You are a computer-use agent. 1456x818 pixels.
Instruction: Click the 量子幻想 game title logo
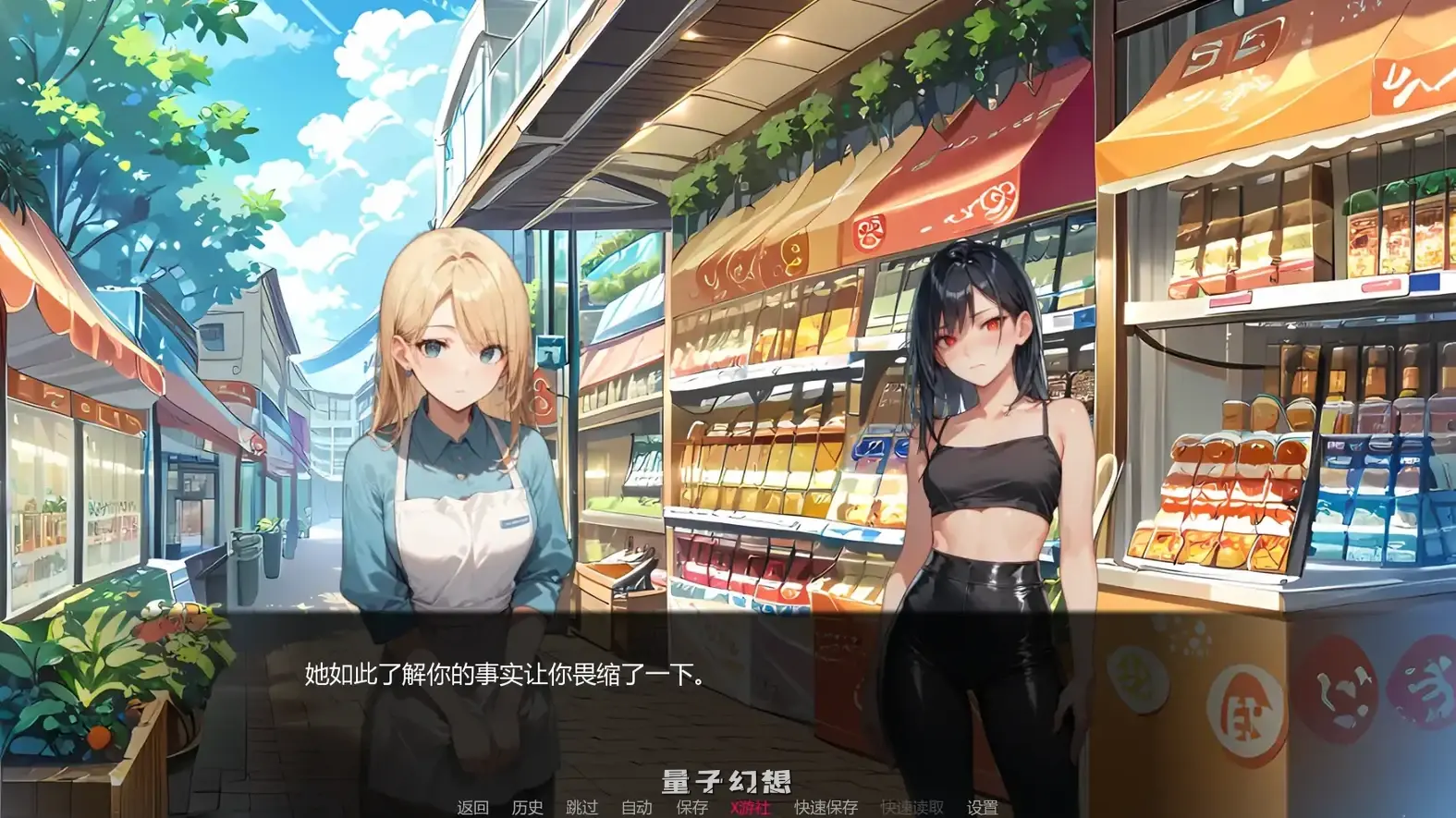pos(727,781)
